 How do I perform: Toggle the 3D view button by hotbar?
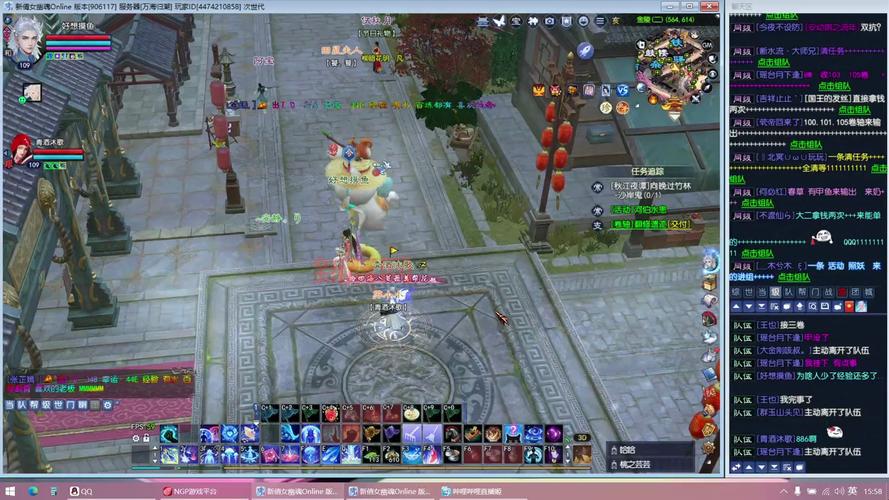tap(582, 437)
